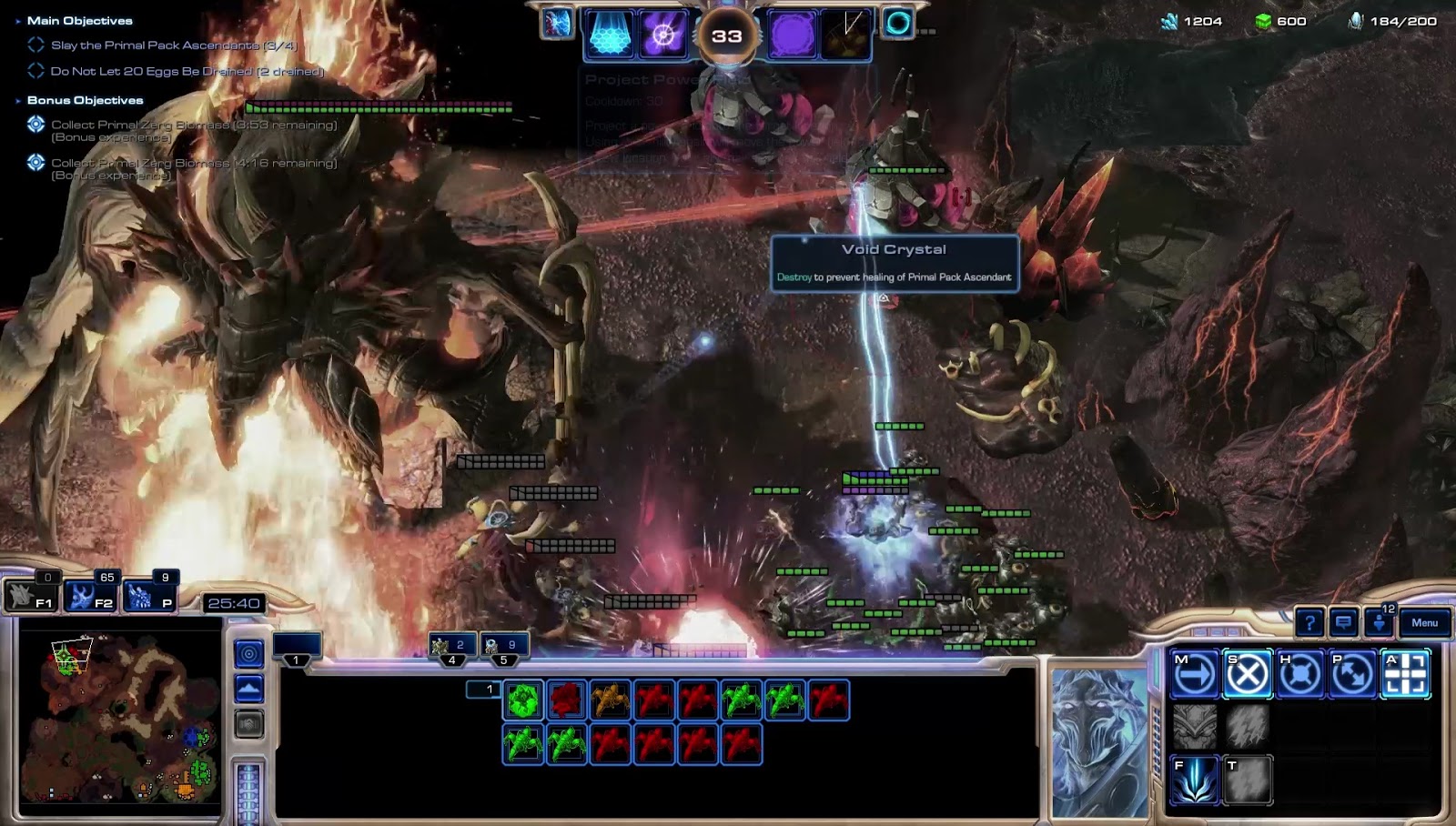Select the orange unit wireframe in selection
Viewport: 1456px width, 826px height.
610,700
